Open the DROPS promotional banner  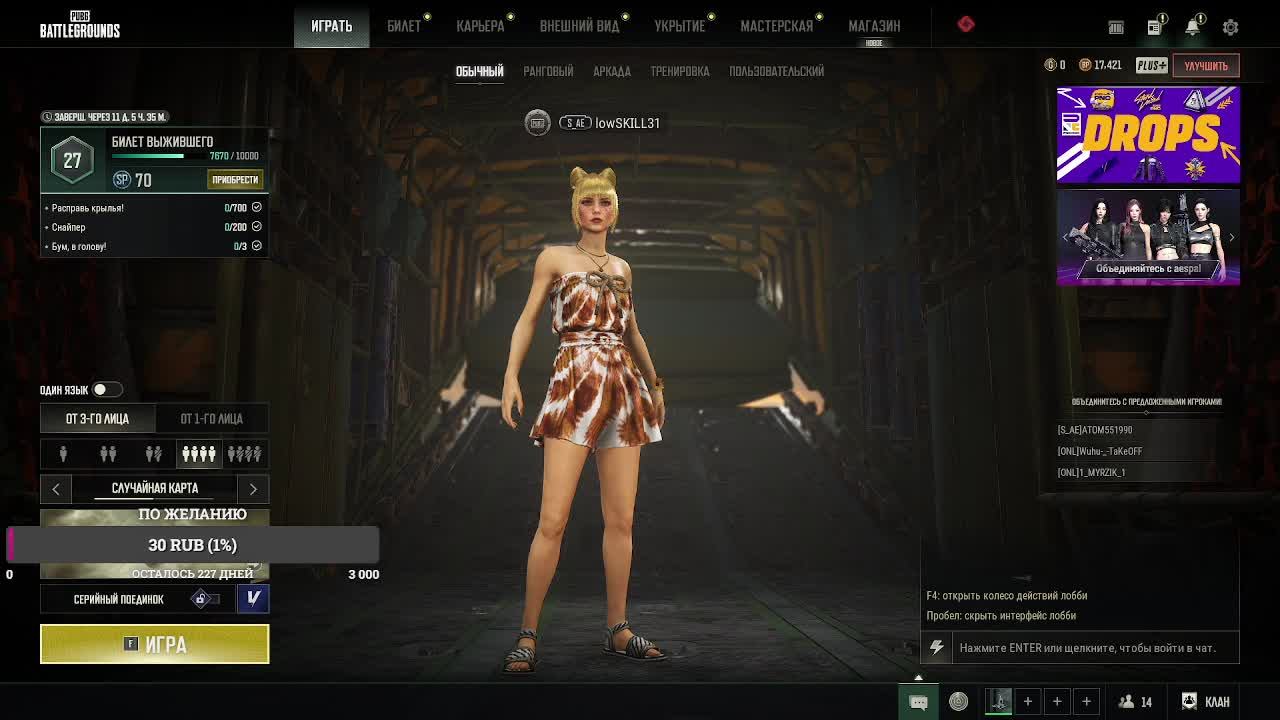[x=1148, y=134]
